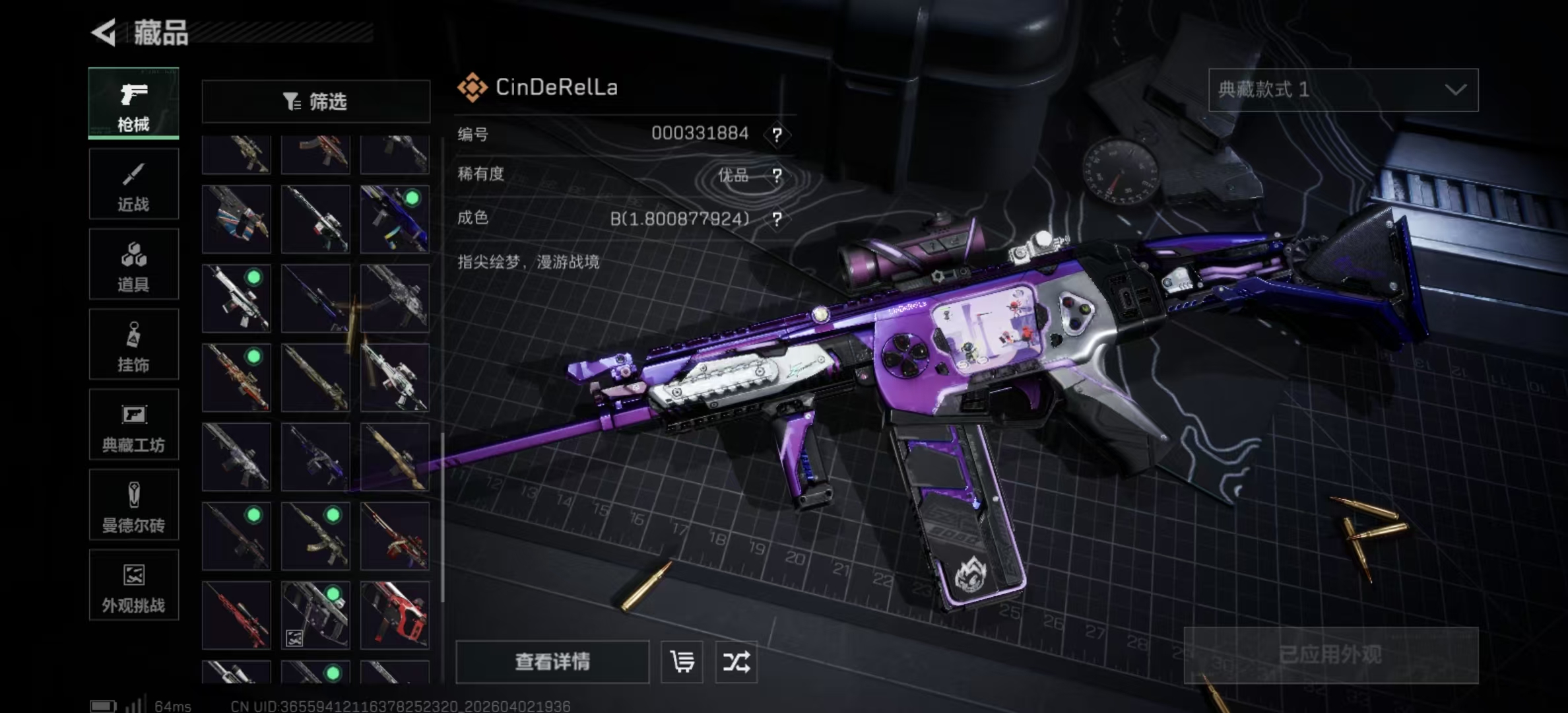
Task: Open the 道具 items category
Action: pos(133,264)
